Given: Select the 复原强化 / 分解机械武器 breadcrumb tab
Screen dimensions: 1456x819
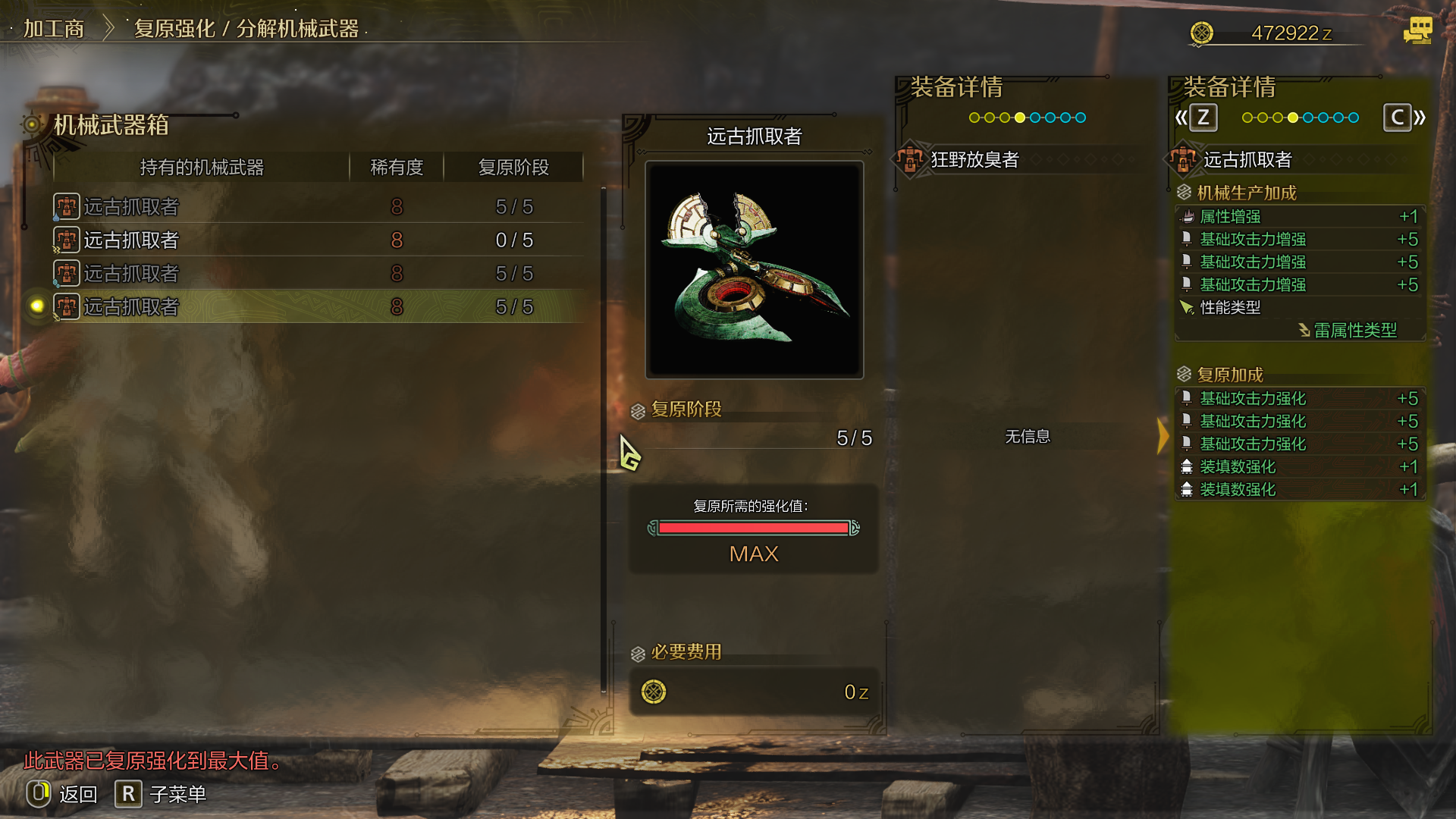Looking at the screenshot, I should point(243,27).
